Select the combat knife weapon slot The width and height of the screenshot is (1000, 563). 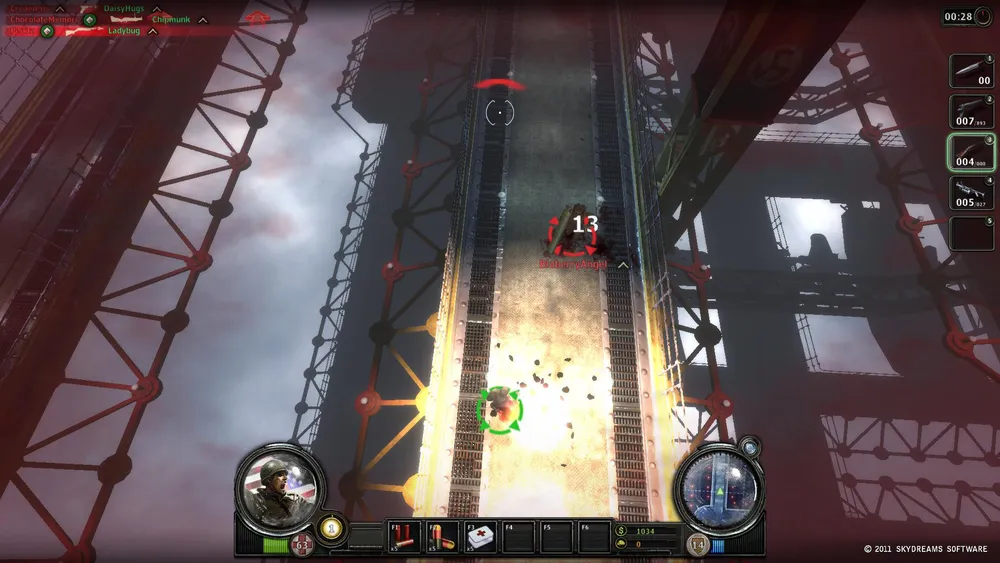pos(970,71)
